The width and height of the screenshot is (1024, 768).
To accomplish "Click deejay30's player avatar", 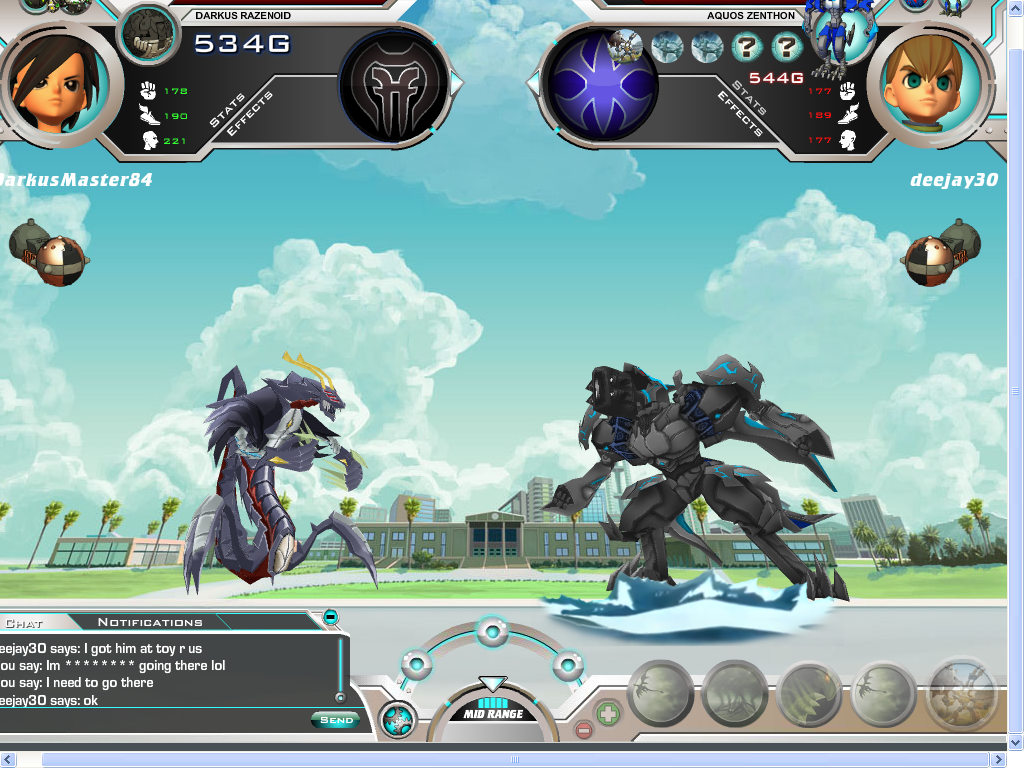I will click(x=924, y=84).
